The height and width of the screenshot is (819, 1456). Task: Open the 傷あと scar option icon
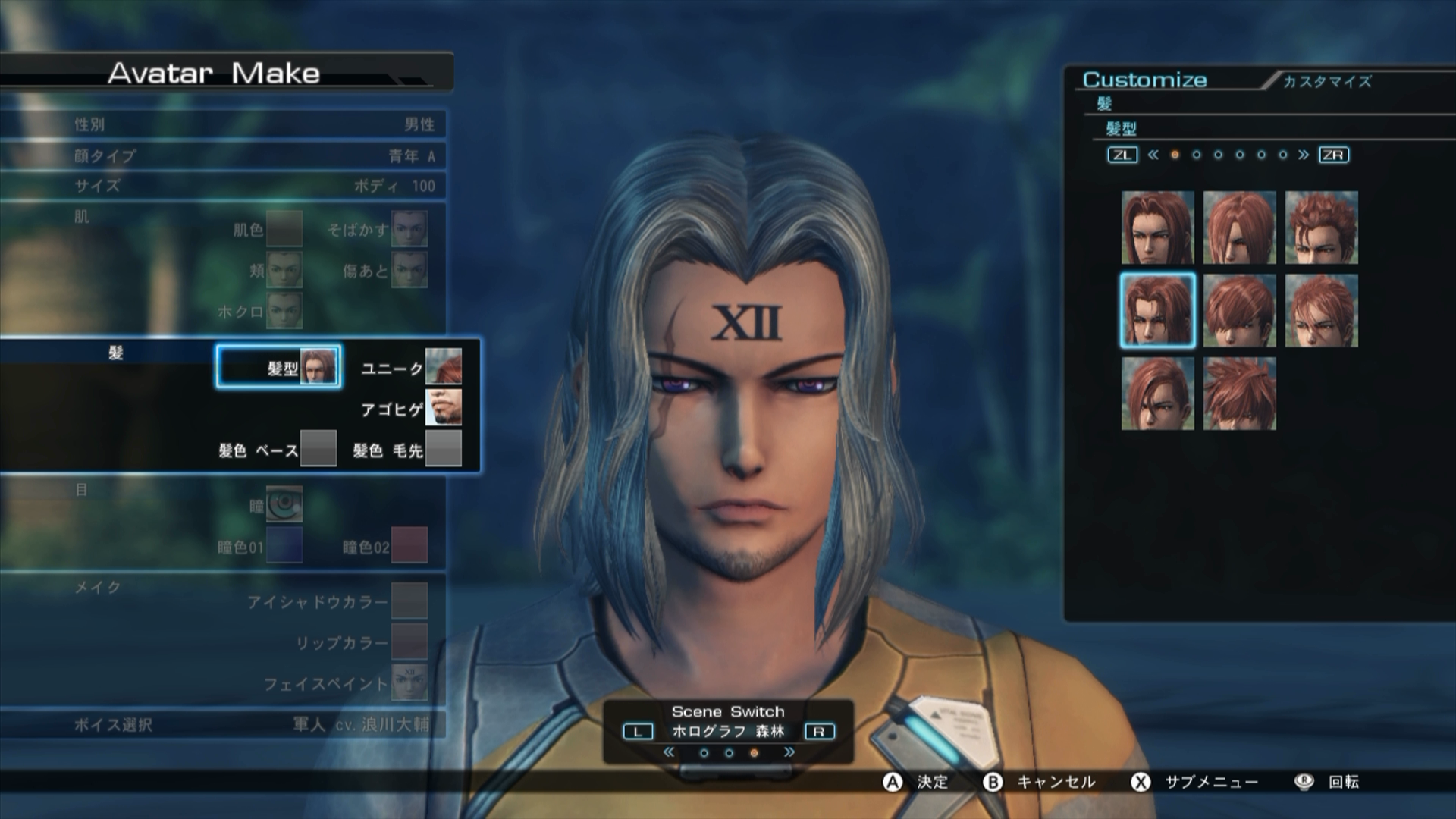[x=409, y=270]
